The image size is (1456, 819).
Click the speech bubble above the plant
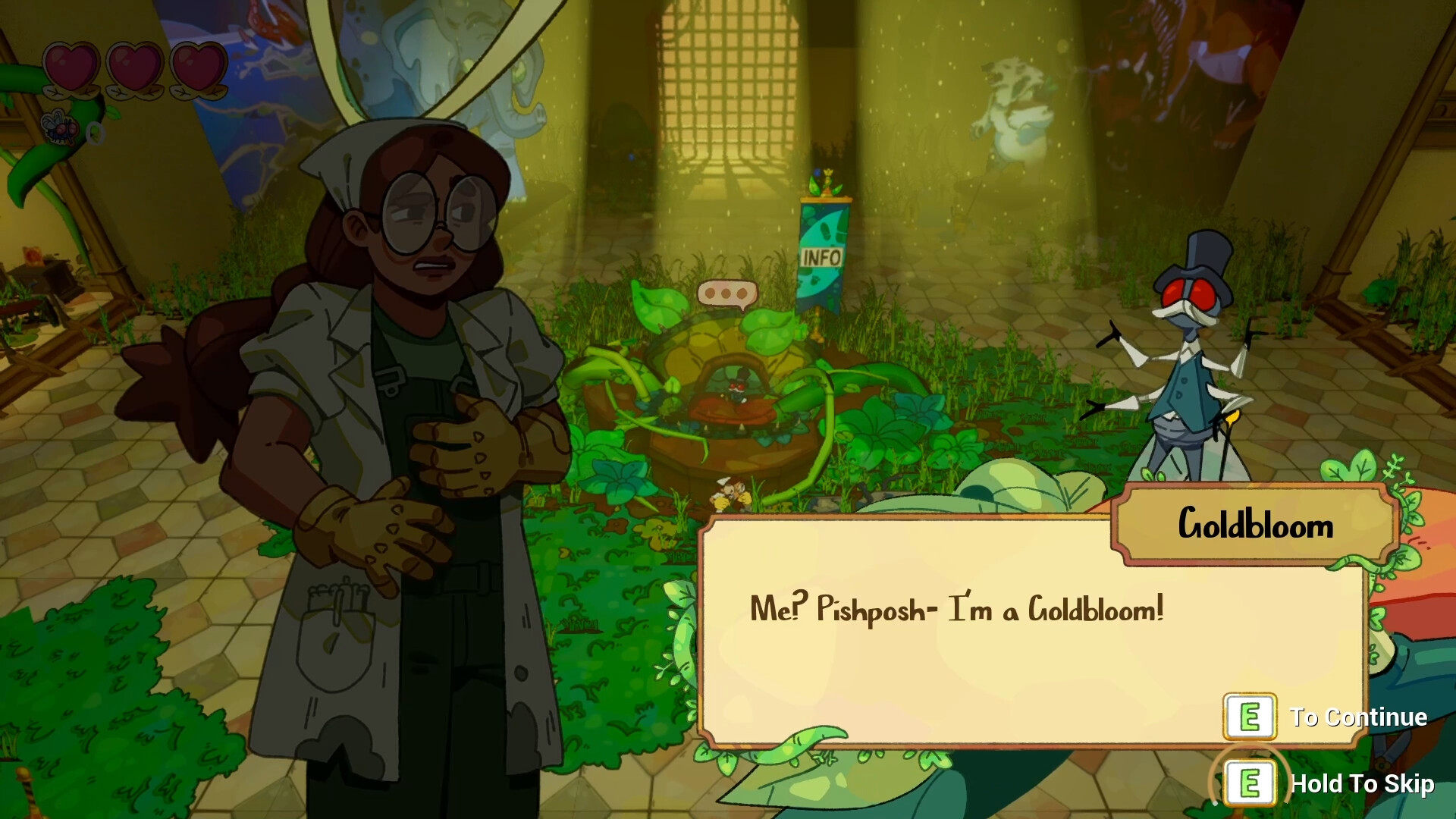(726, 292)
